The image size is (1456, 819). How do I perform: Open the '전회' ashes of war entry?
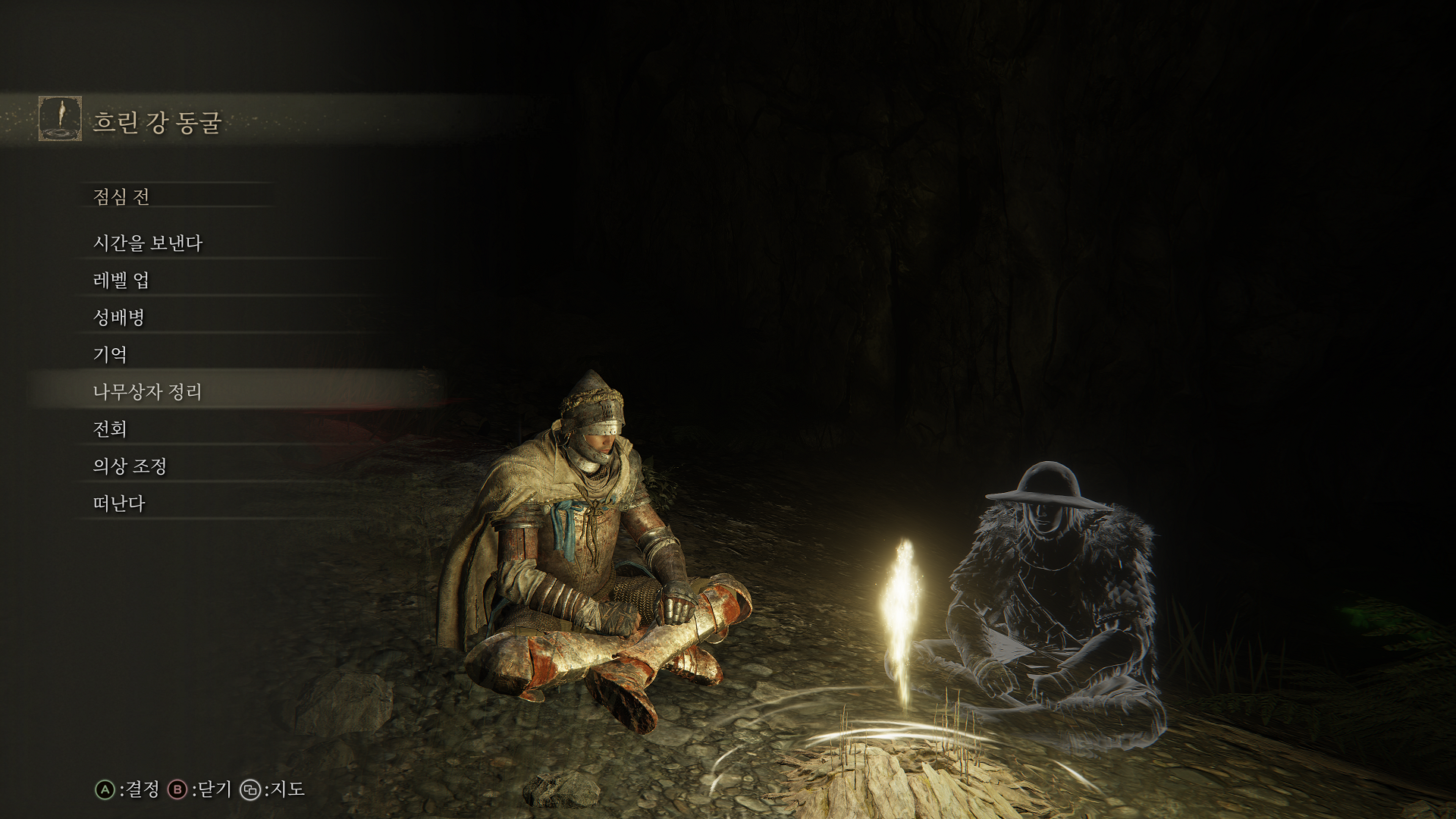tap(110, 428)
